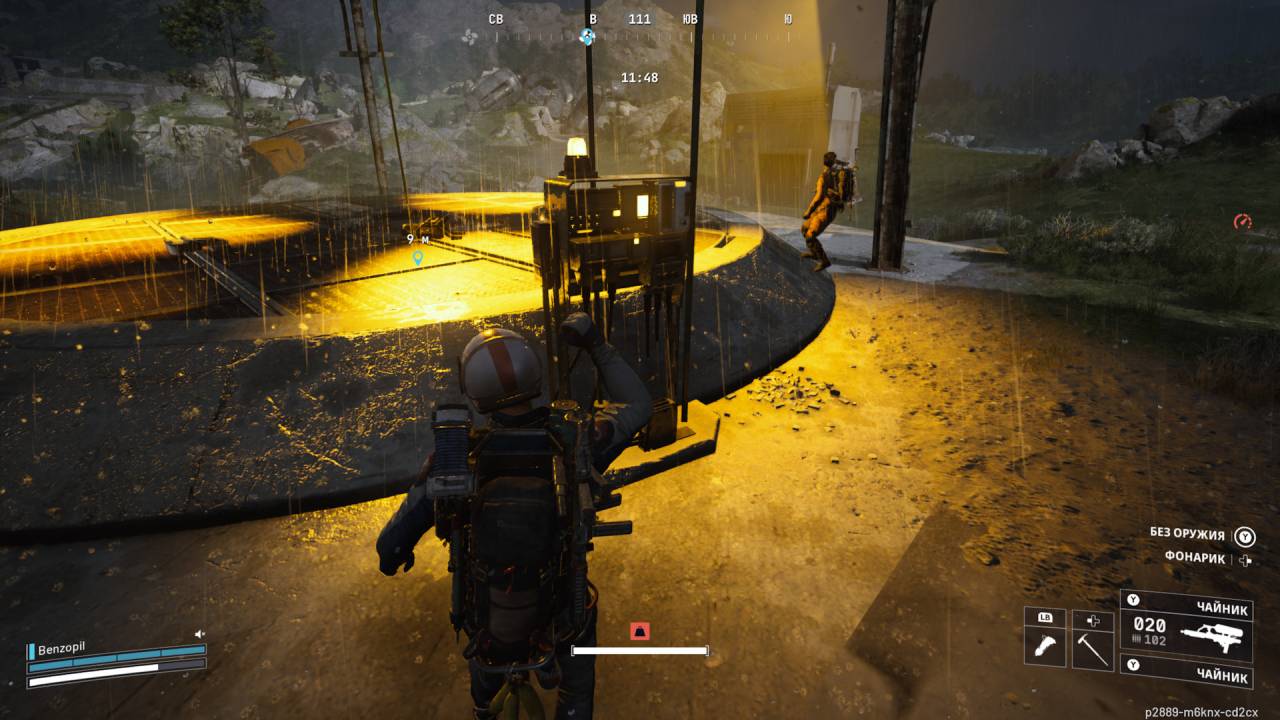Select the pickaxe tool slot
1280x720 pixels.
[x=1092, y=648]
